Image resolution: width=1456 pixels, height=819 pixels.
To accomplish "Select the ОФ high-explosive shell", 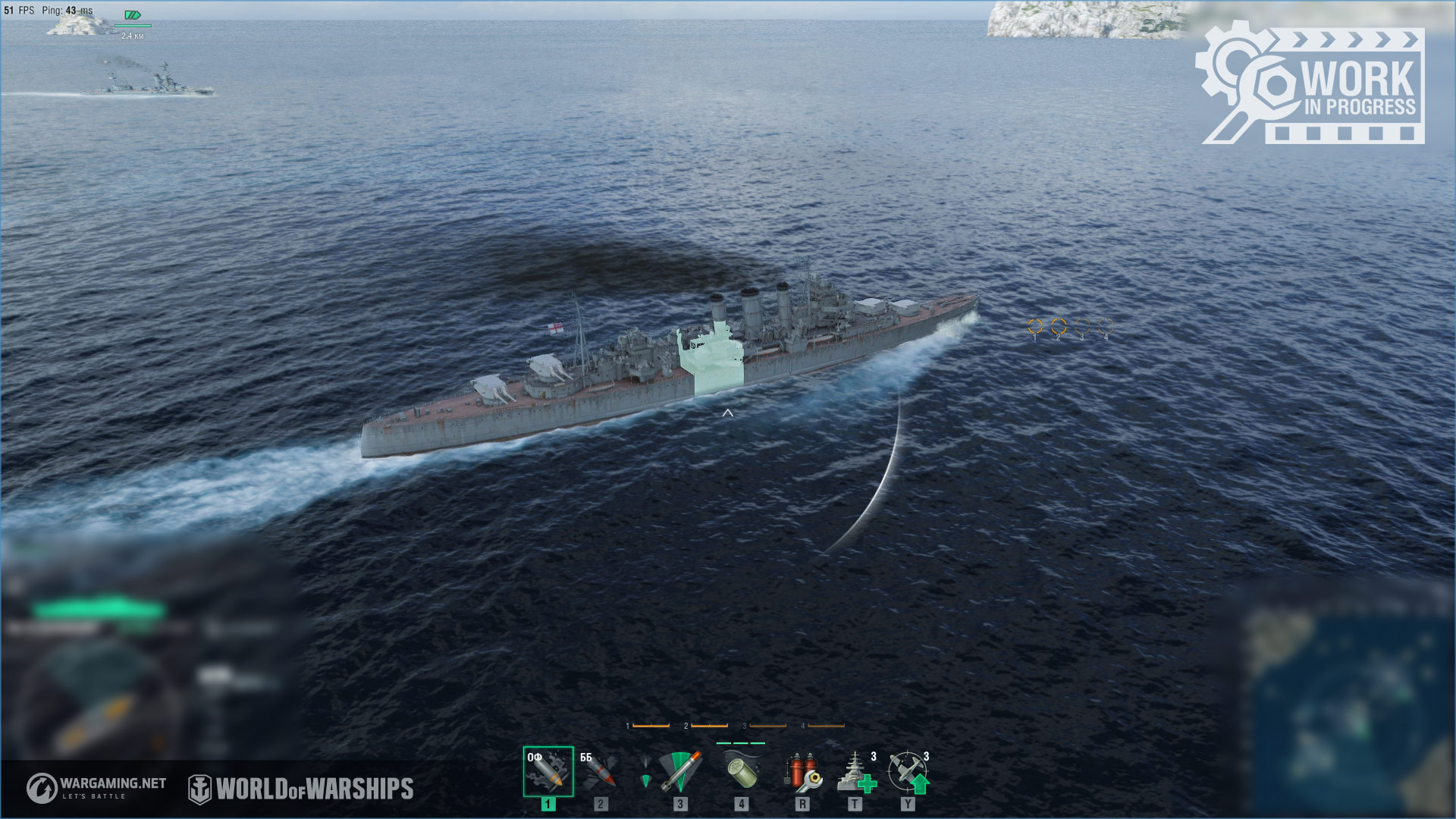I will click(548, 771).
